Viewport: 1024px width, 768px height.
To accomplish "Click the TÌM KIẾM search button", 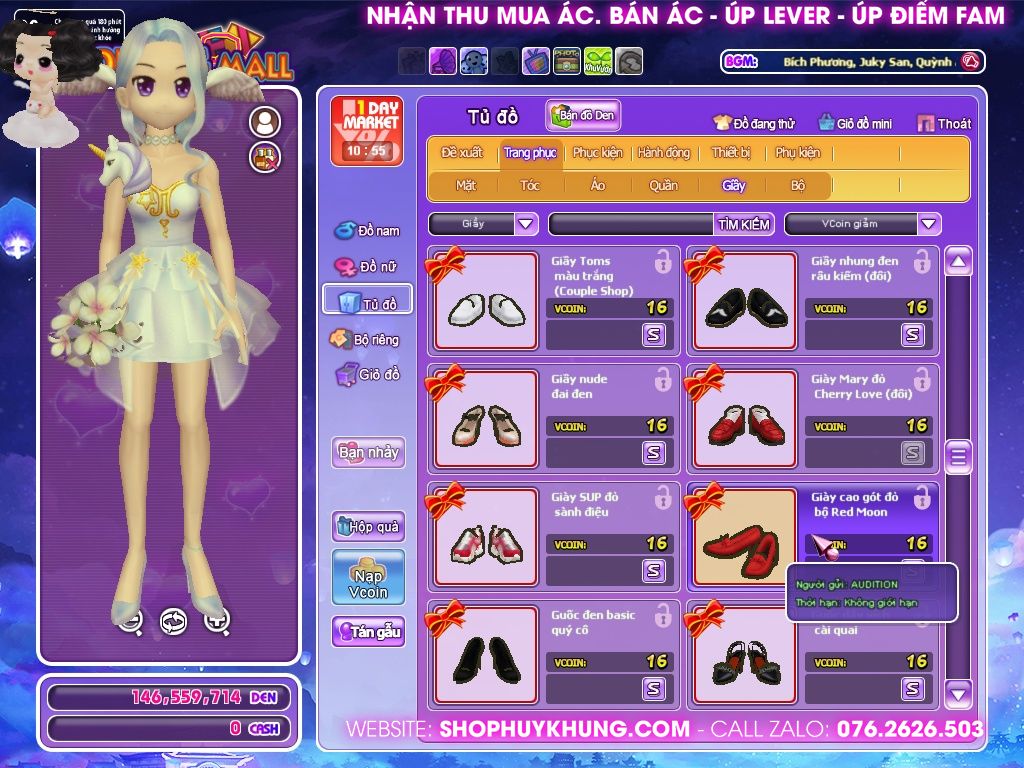I will [x=744, y=224].
